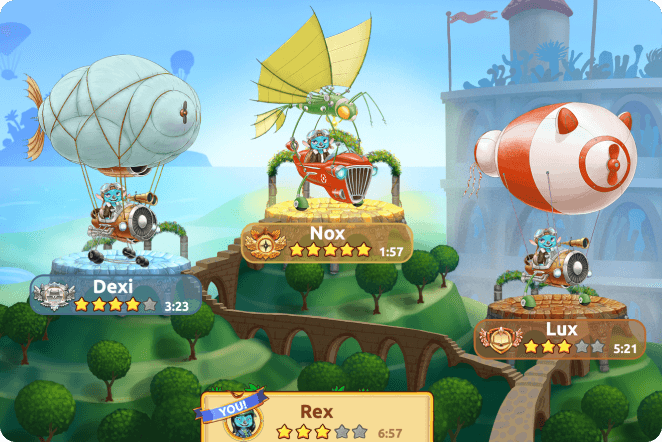662x442 pixels.
Task: Click the bronze rank badge beside Lux
Action: [497, 338]
